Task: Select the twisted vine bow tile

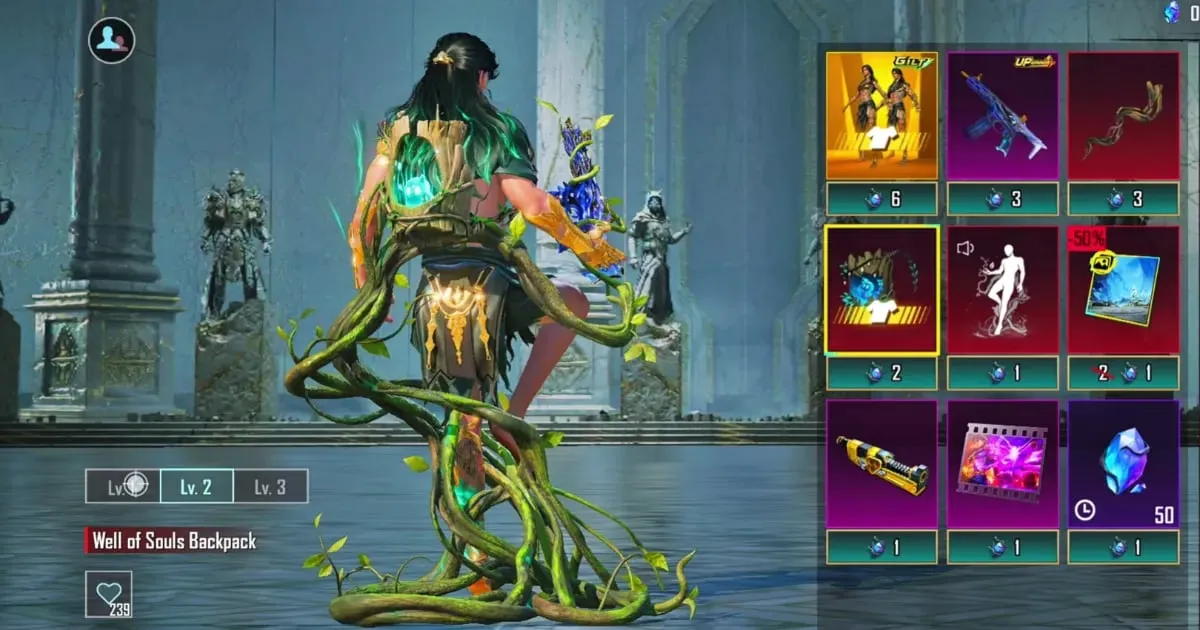Action: [x=1123, y=115]
